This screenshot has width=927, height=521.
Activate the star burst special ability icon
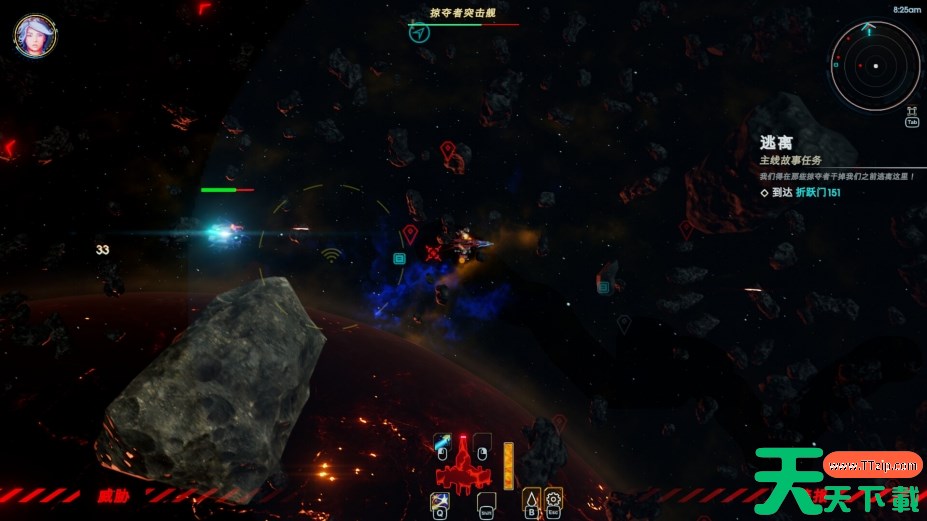coord(439,499)
